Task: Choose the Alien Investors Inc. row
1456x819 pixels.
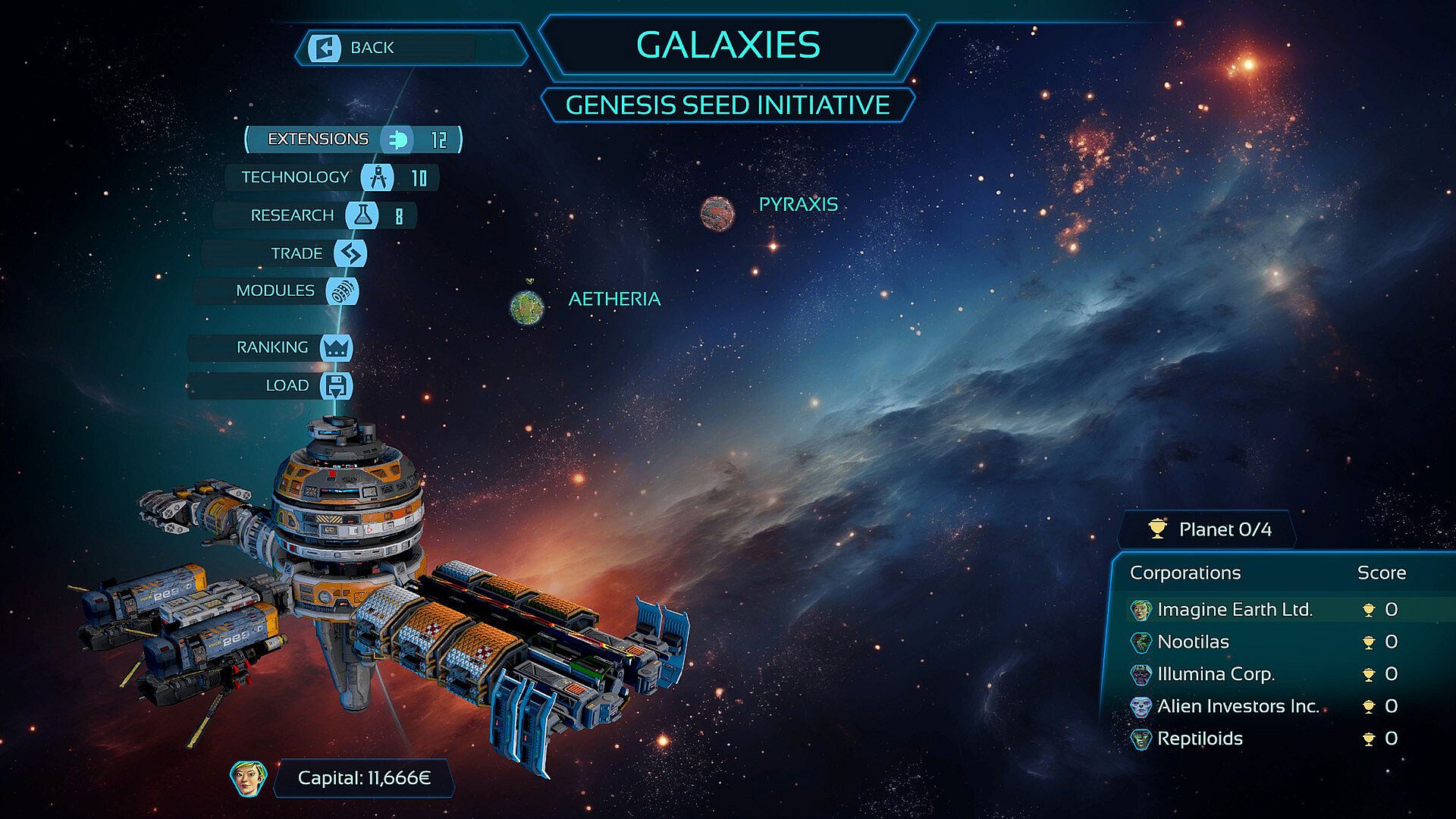Action: (x=1238, y=707)
